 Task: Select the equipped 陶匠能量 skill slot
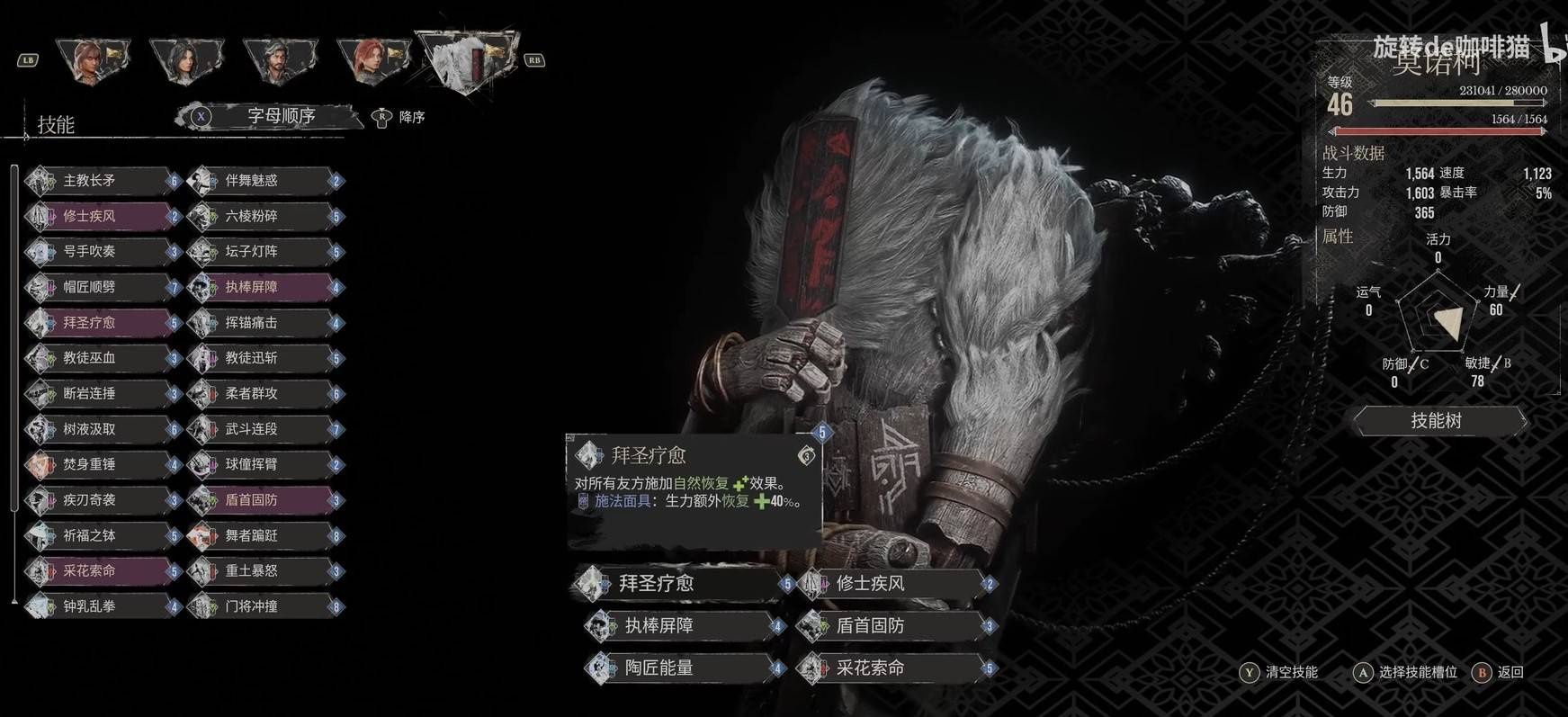pyautogui.click(x=682, y=668)
